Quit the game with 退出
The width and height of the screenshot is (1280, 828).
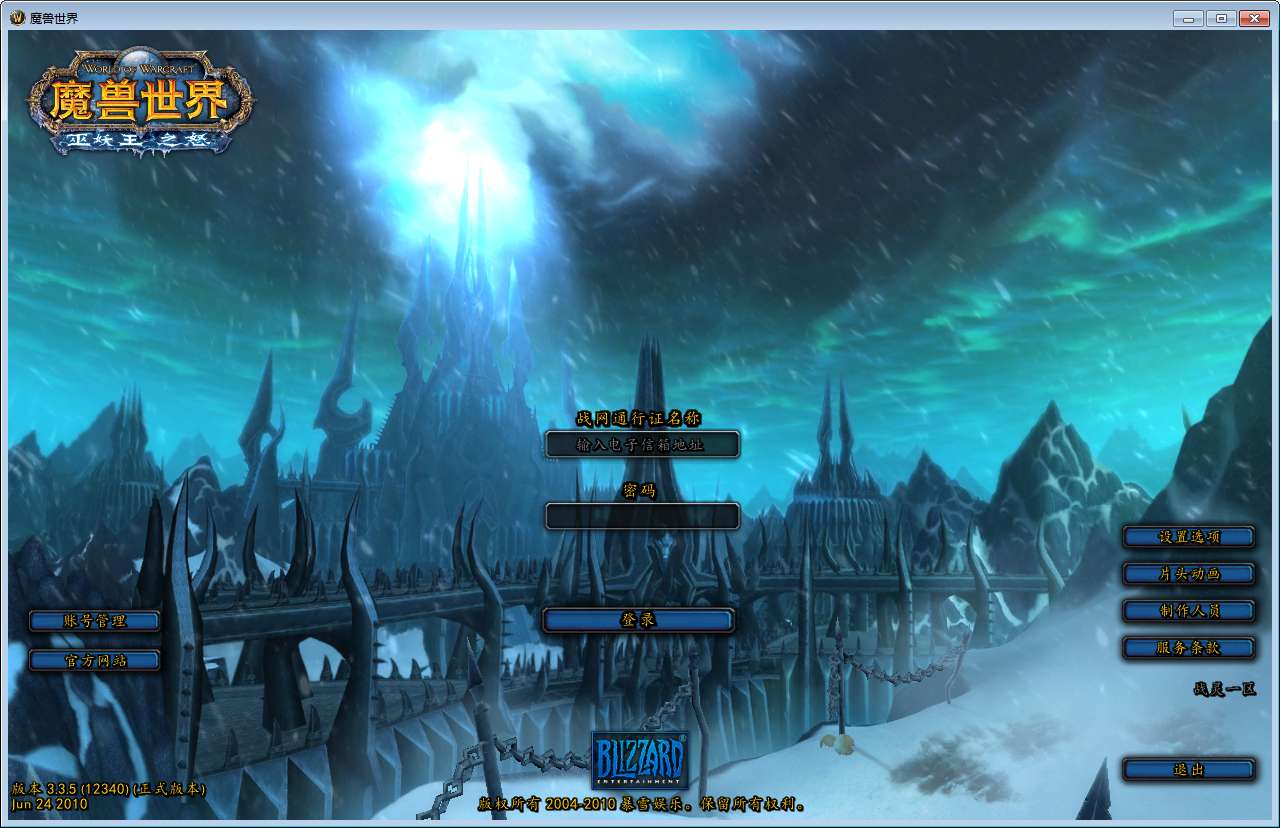pyautogui.click(x=1189, y=770)
